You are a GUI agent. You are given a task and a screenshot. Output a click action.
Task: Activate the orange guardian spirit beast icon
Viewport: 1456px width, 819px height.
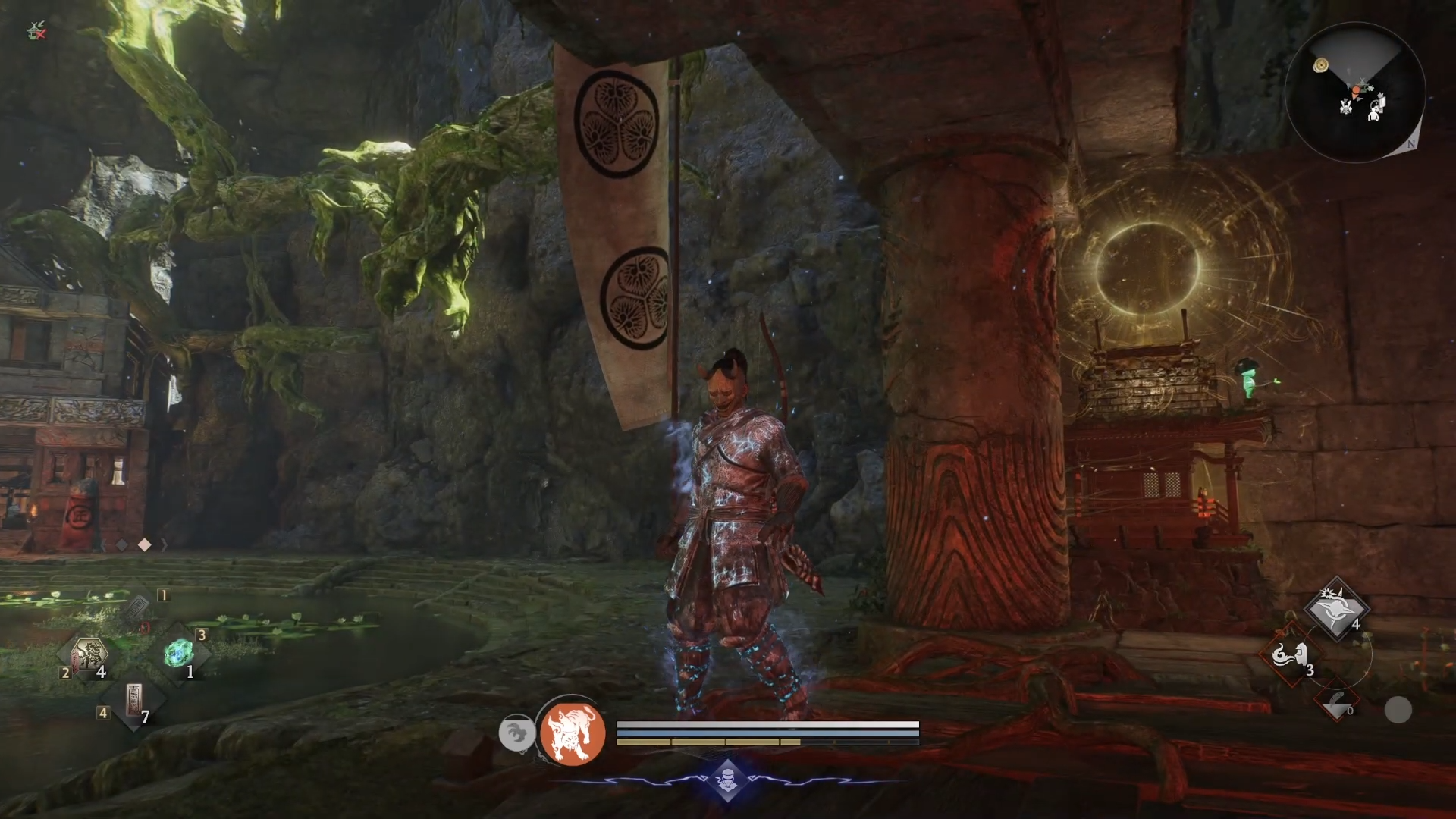click(573, 733)
